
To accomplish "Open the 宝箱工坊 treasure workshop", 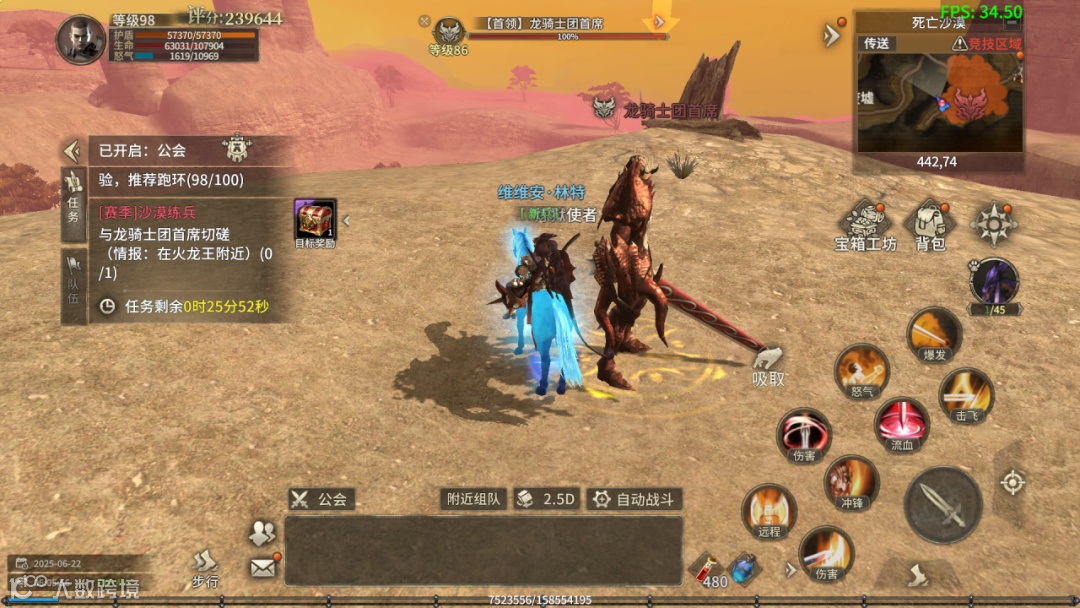I will pyautogui.click(x=866, y=225).
